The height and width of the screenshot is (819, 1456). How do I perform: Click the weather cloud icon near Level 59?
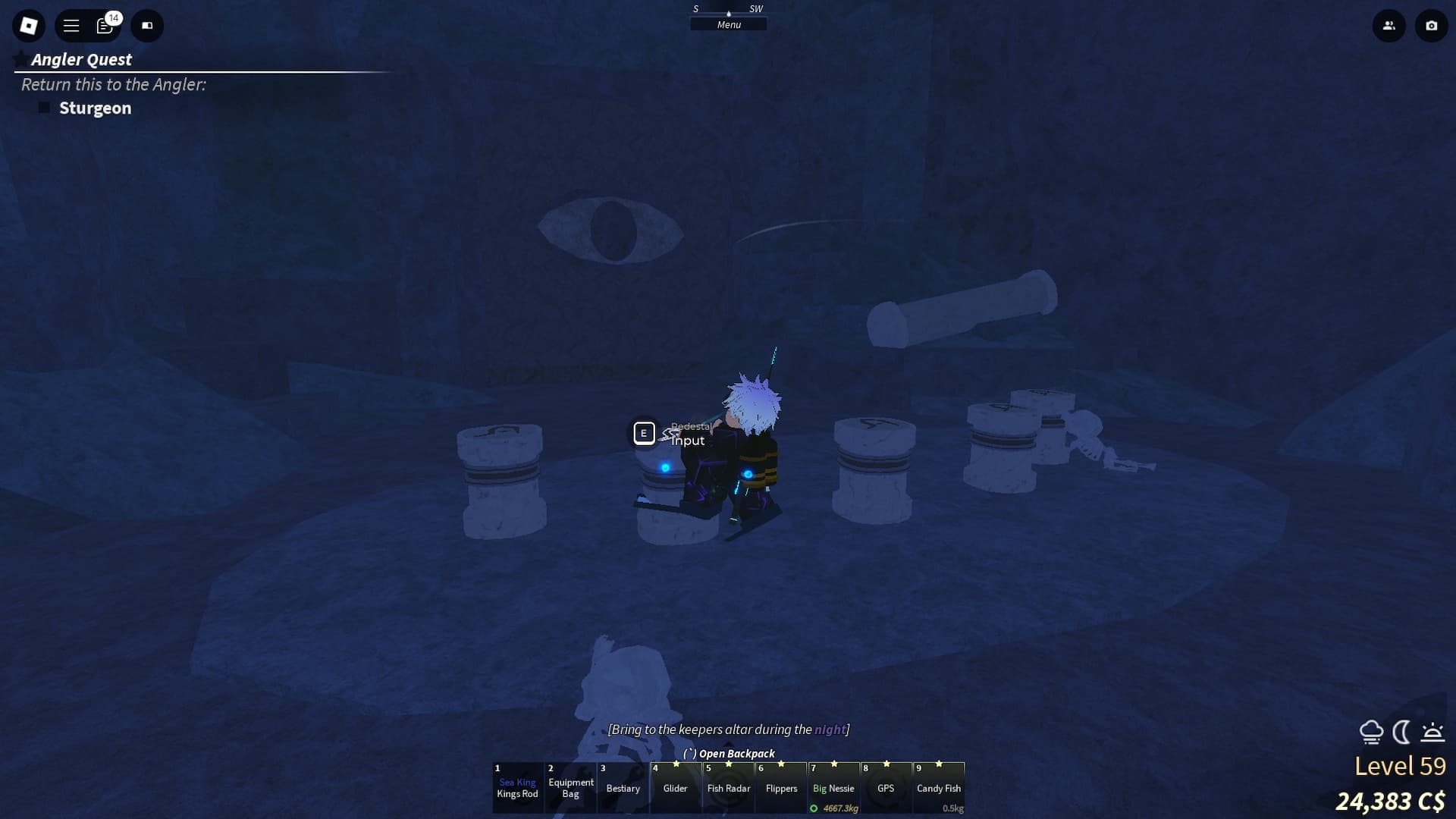pos(1373,733)
